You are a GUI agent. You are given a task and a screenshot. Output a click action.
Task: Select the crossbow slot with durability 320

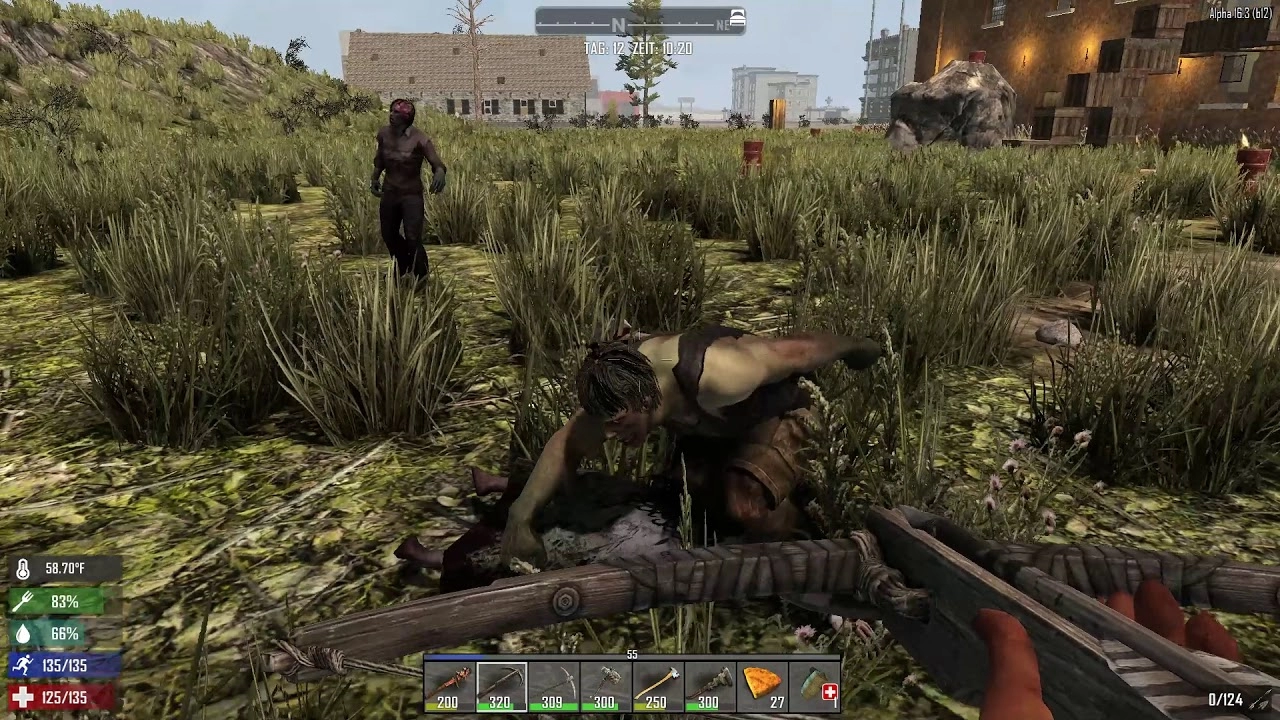(x=501, y=687)
